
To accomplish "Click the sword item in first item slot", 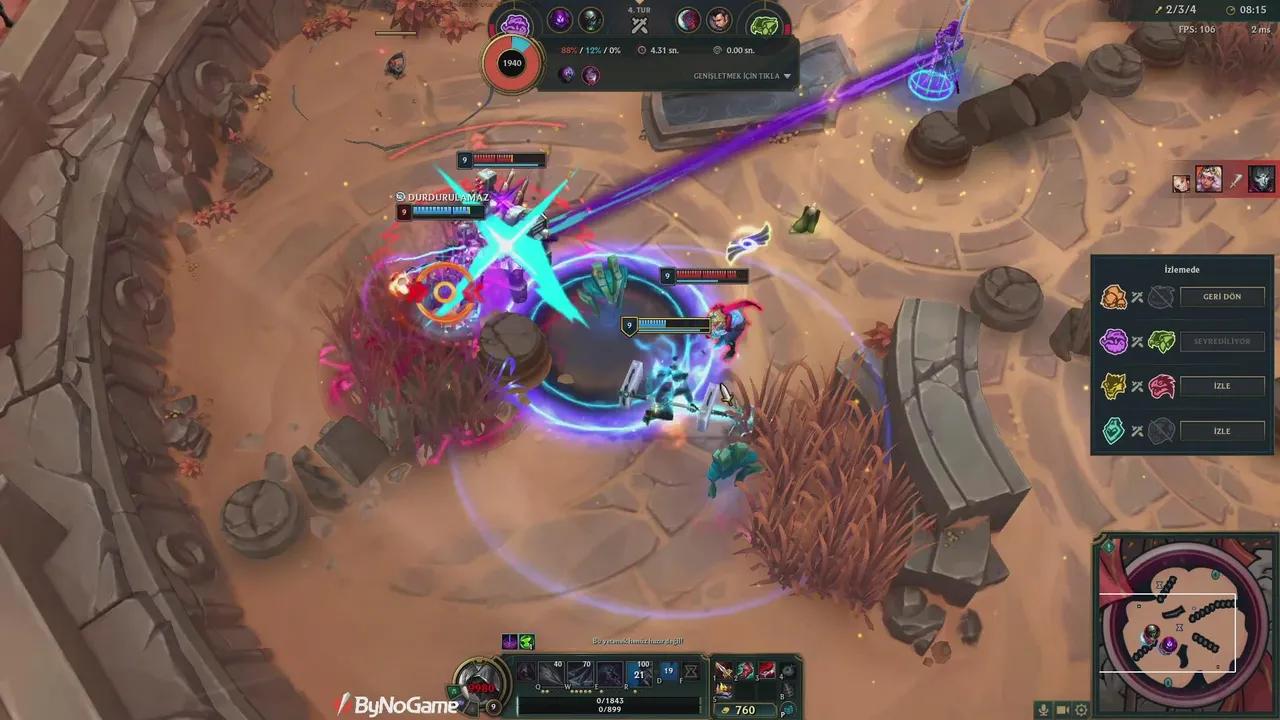I will 722,671.
